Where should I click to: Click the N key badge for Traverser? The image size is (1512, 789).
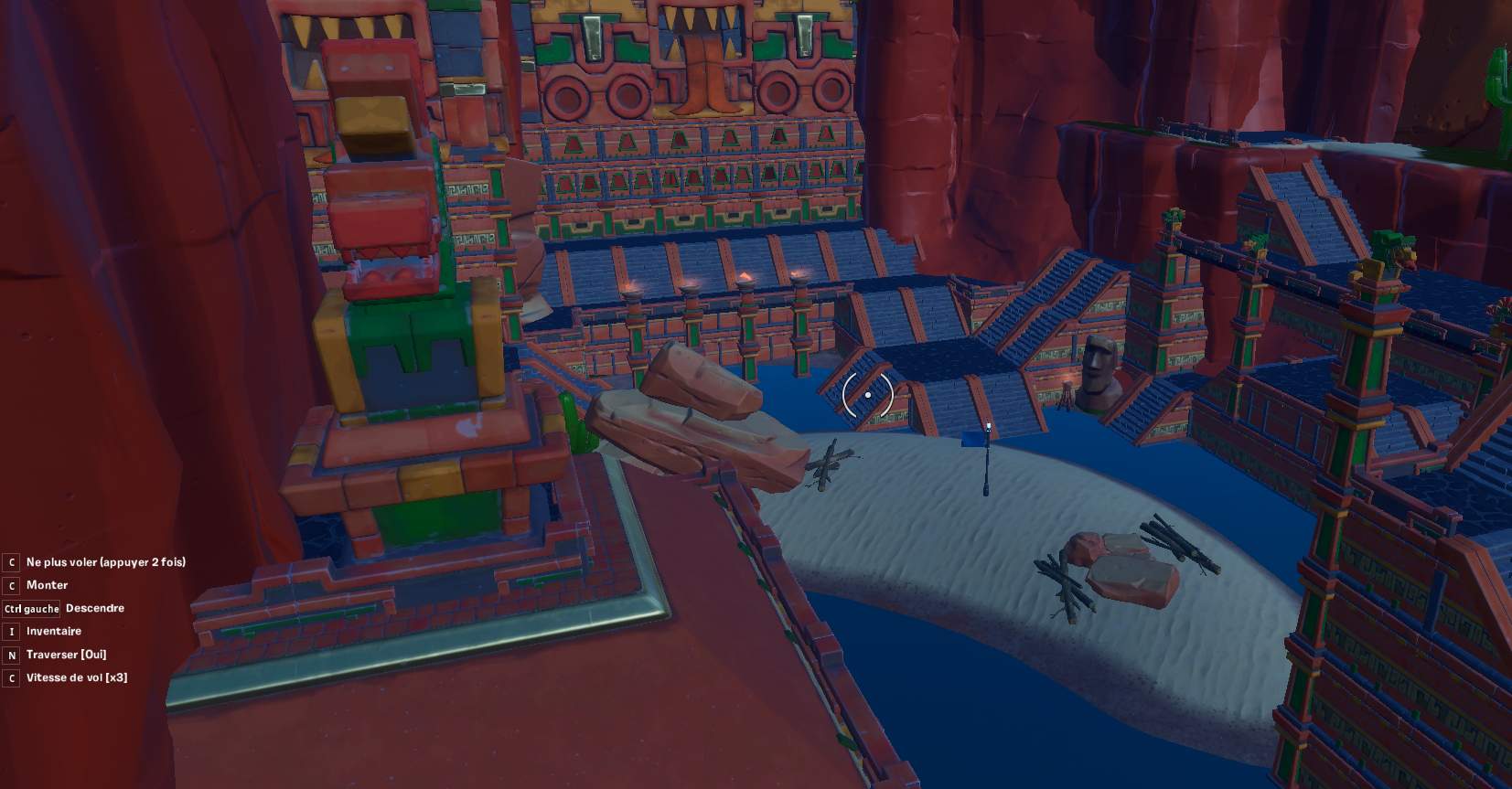click(x=11, y=655)
